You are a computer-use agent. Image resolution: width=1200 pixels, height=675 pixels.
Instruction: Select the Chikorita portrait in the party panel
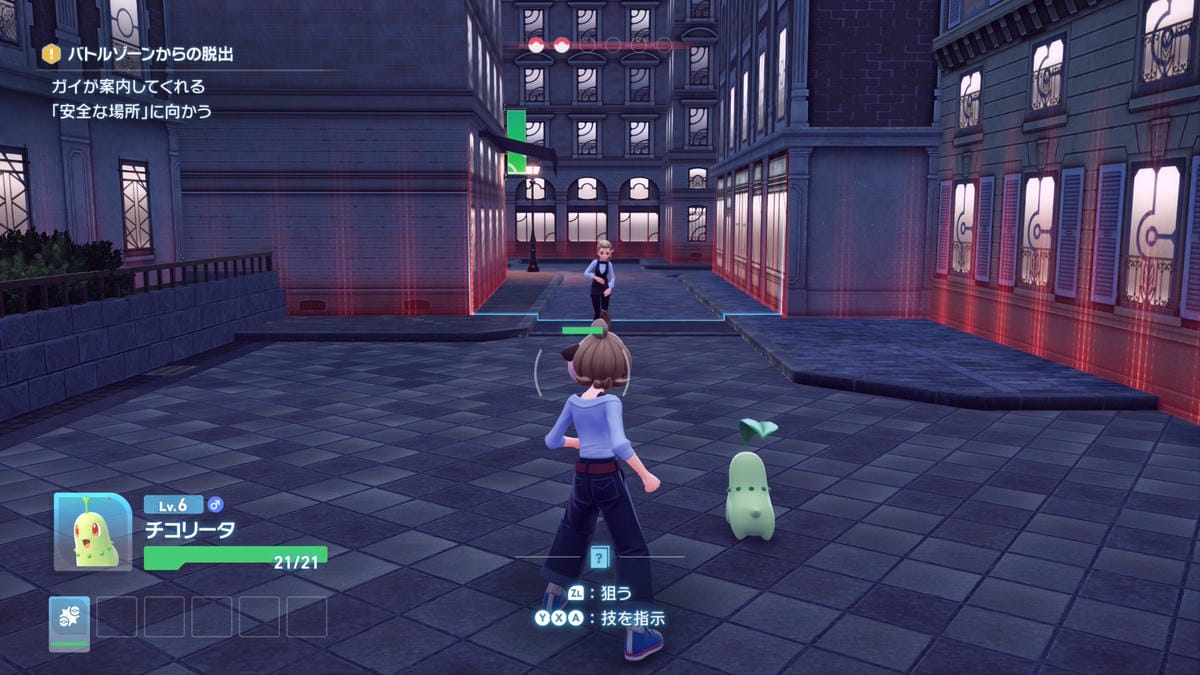[93, 532]
